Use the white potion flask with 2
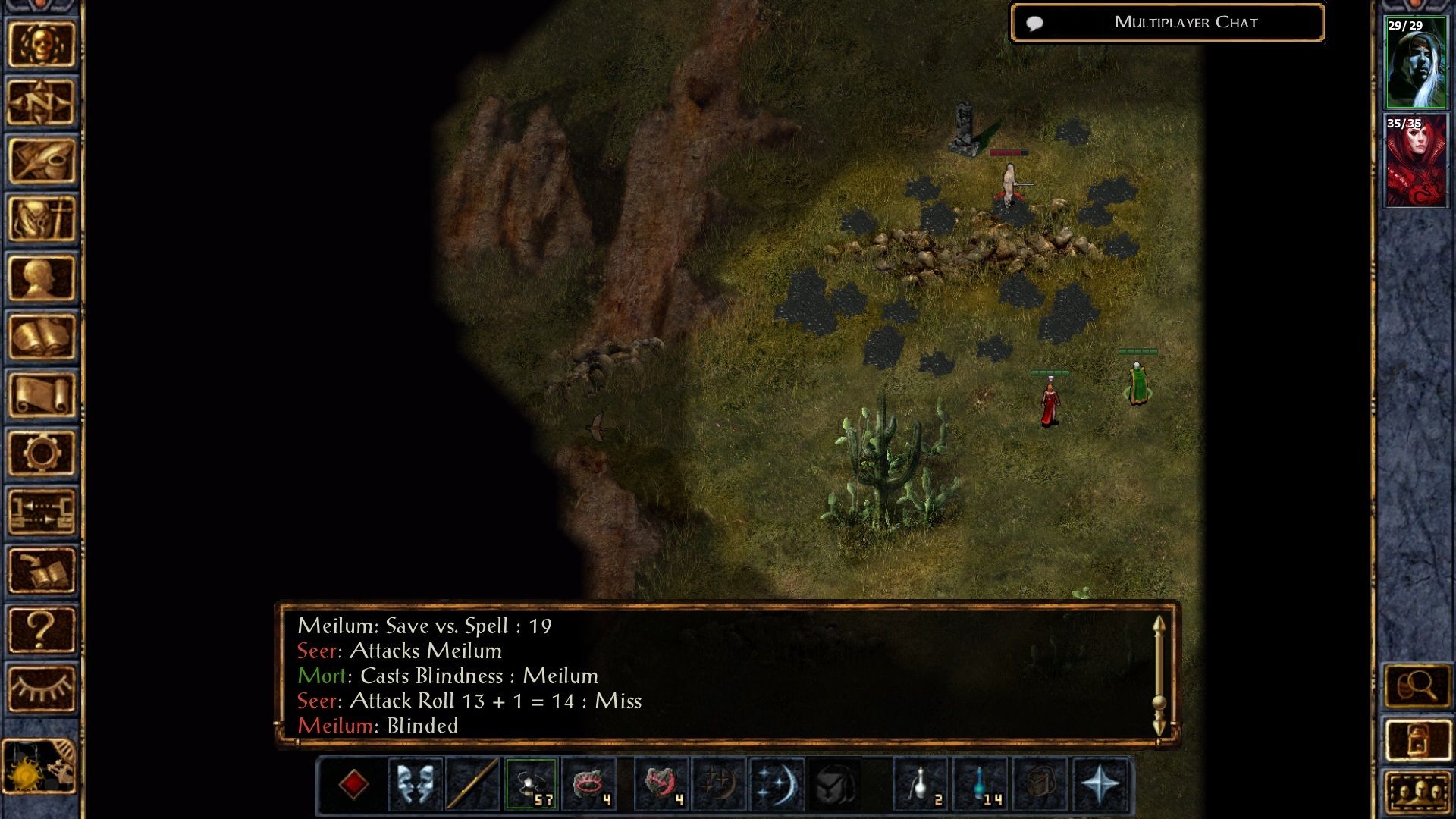Image resolution: width=1456 pixels, height=819 pixels. coord(921,785)
